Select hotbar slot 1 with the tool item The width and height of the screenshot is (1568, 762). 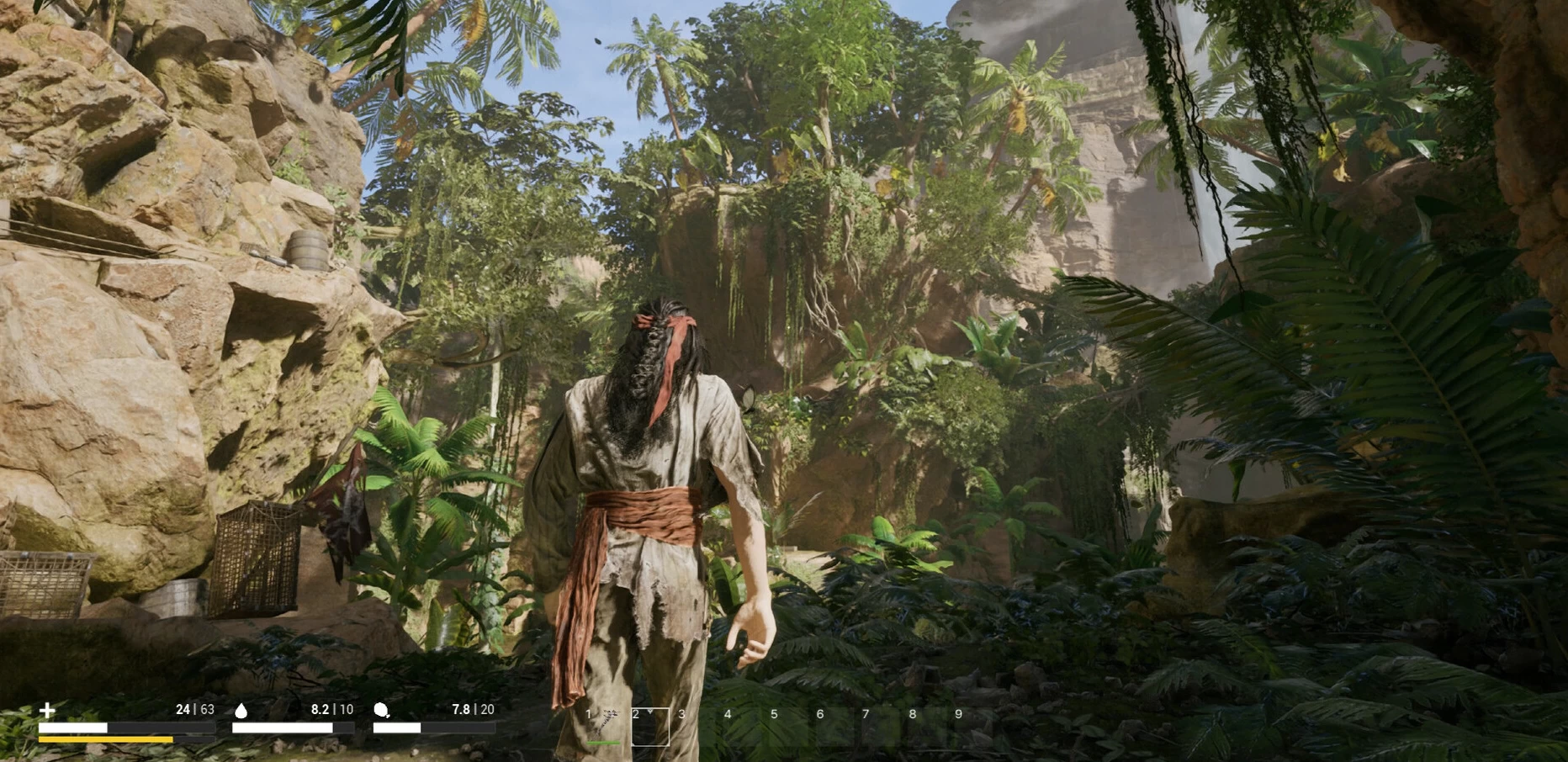[x=604, y=727]
